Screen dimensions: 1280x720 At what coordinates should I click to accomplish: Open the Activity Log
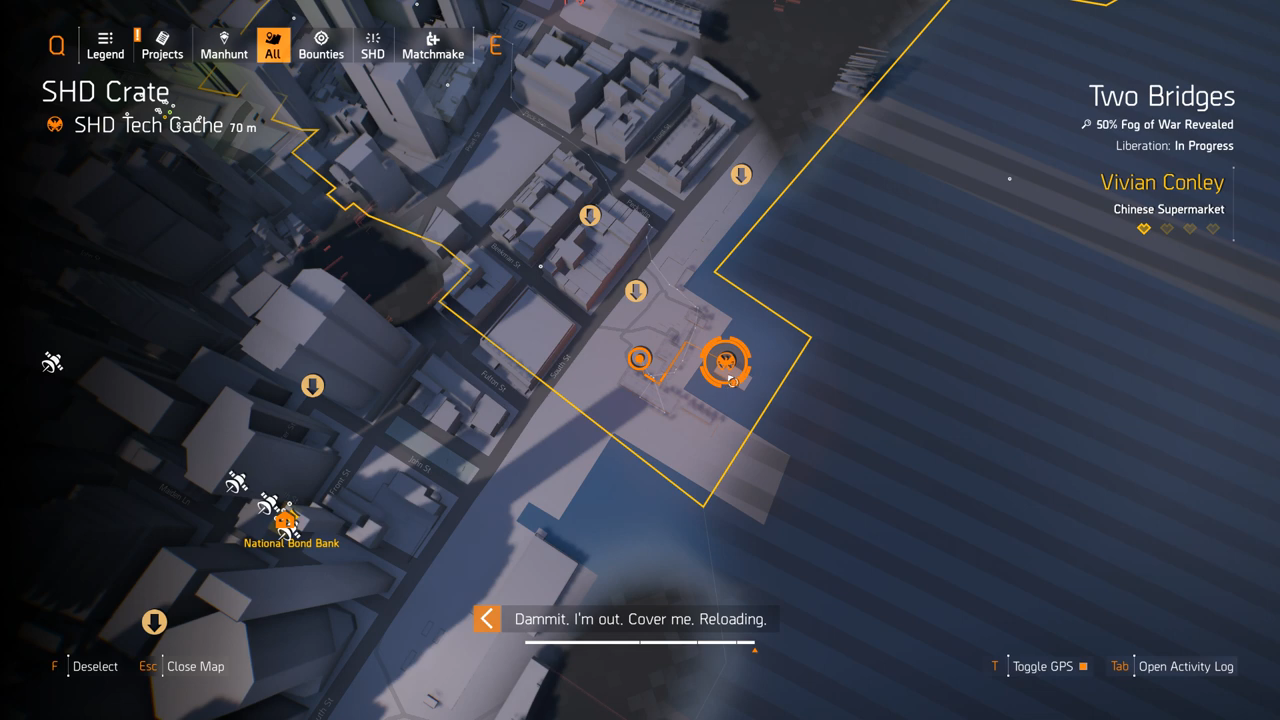pyautogui.click(x=1185, y=666)
